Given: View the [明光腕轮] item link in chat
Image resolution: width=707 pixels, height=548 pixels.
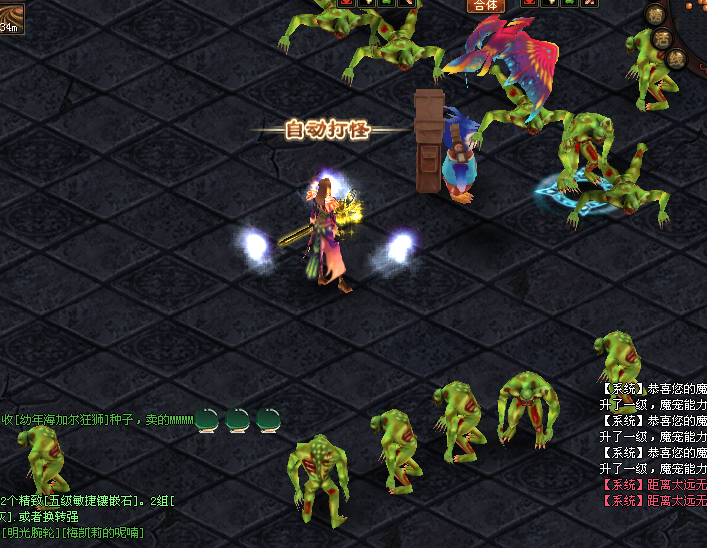Looking at the screenshot, I should pyautogui.click(x=32, y=533).
